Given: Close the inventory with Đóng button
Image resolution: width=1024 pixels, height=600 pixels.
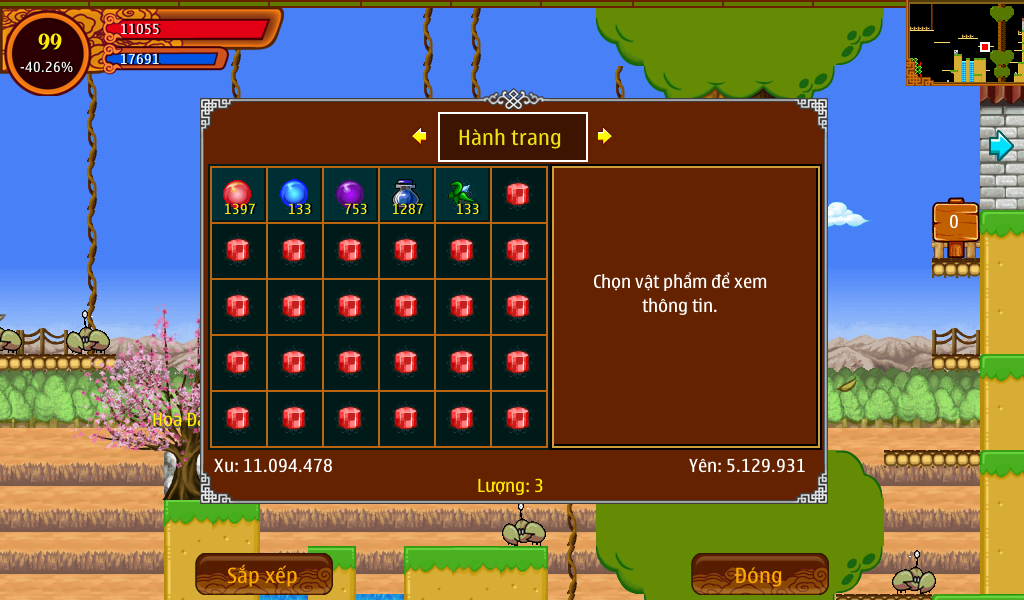Looking at the screenshot, I should 759,575.
